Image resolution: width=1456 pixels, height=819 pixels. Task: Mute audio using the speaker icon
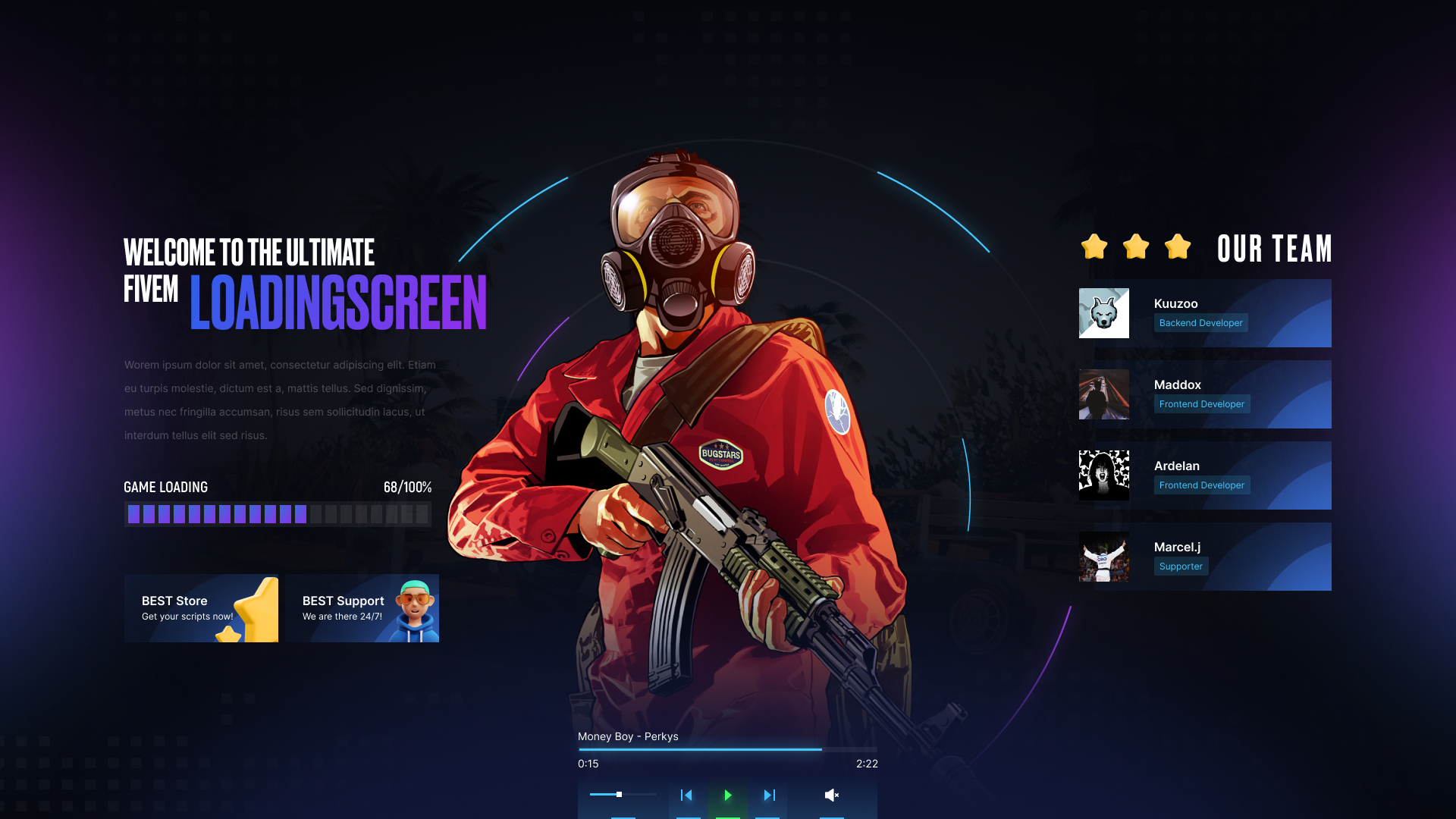pyautogui.click(x=831, y=795)
